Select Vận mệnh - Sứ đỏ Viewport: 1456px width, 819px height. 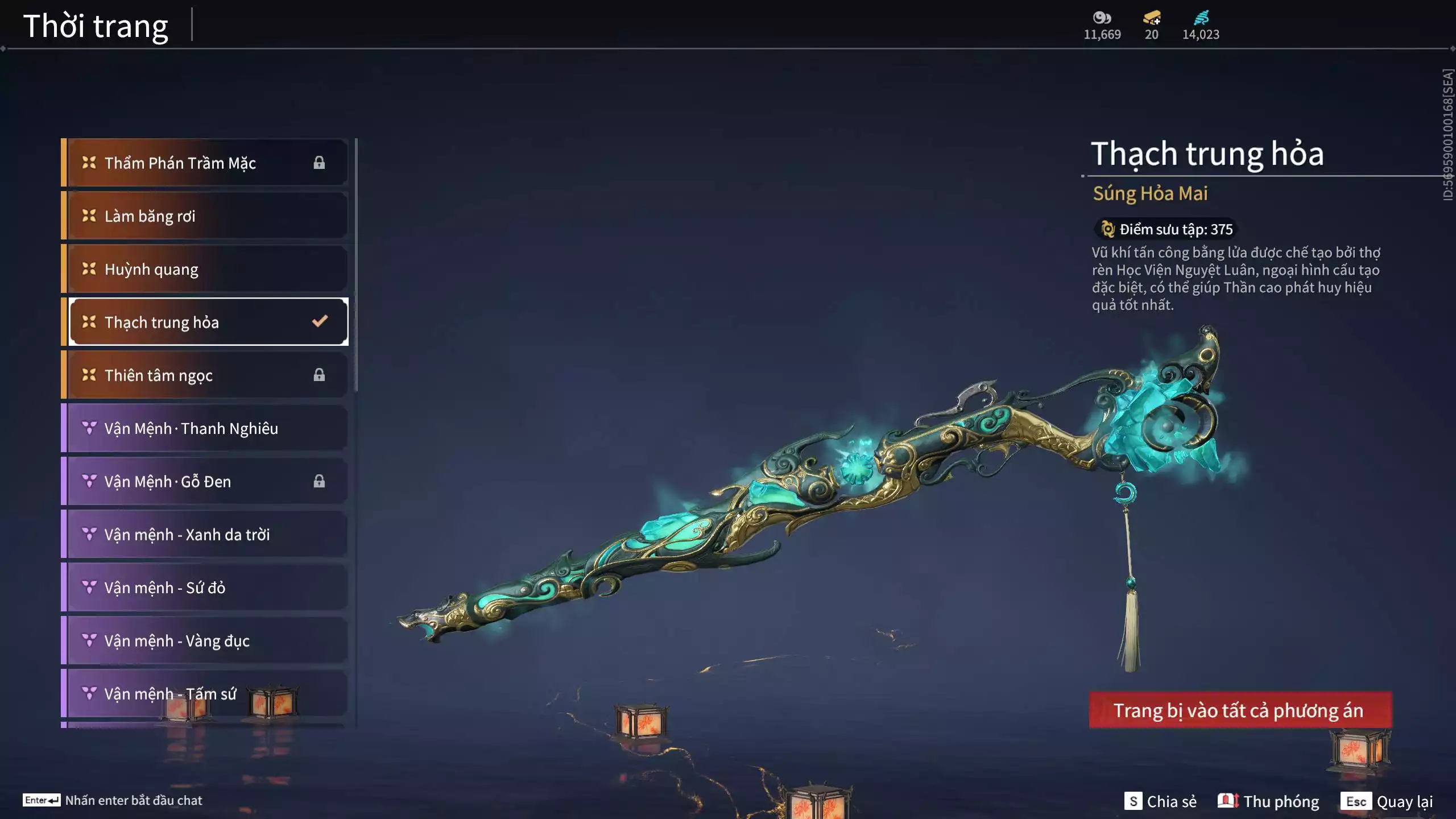(205, 588)
